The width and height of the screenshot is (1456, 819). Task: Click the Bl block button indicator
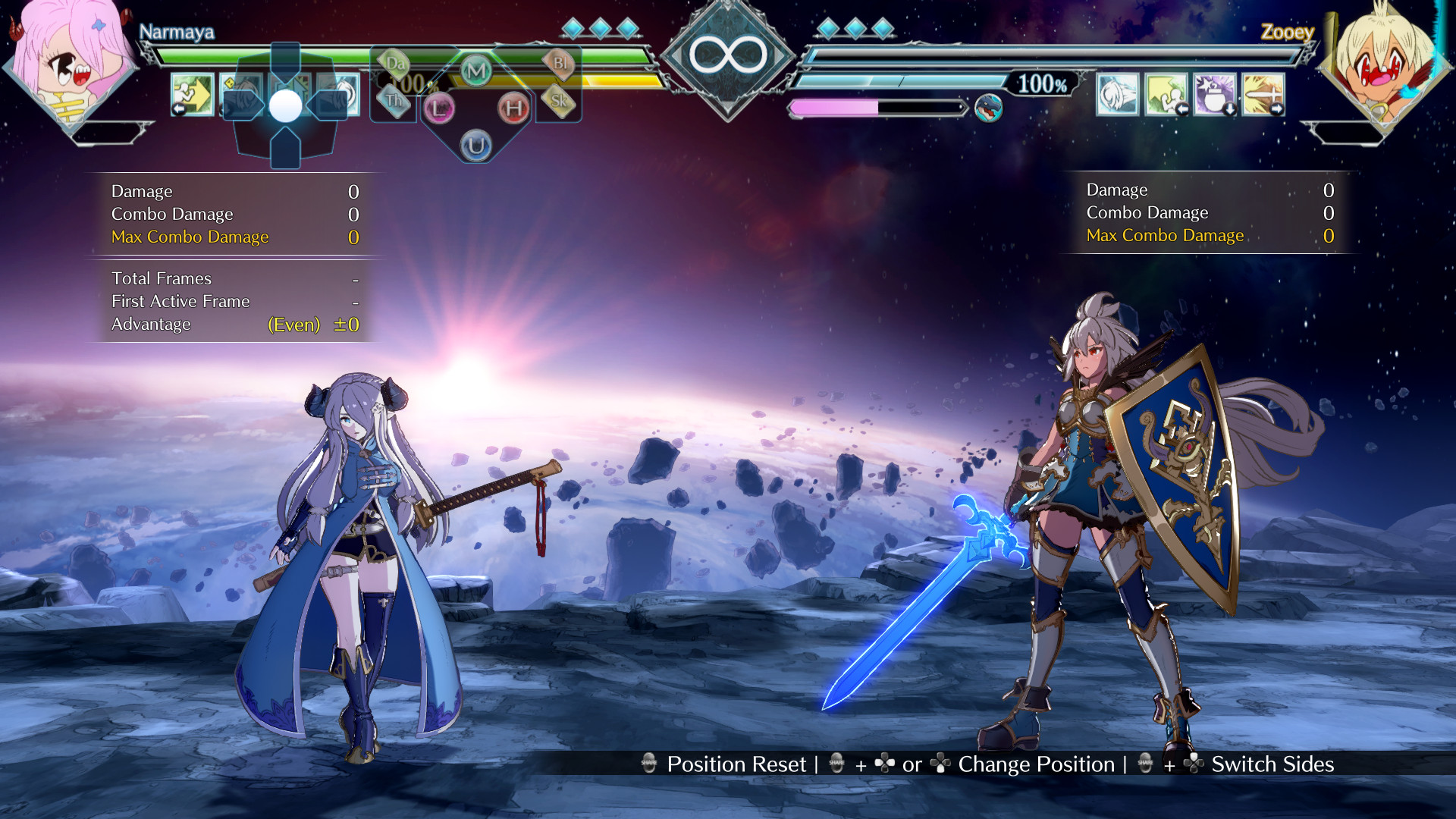561,65
